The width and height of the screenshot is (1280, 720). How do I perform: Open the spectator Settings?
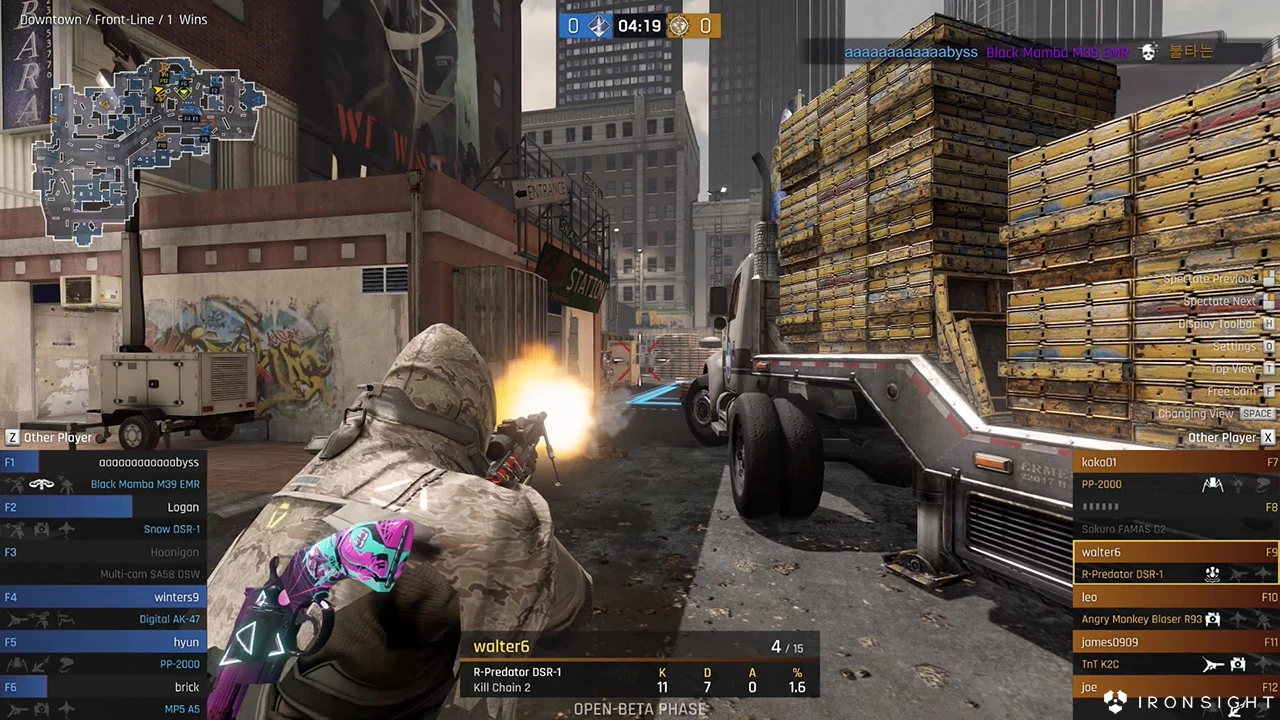[1234, 346]
